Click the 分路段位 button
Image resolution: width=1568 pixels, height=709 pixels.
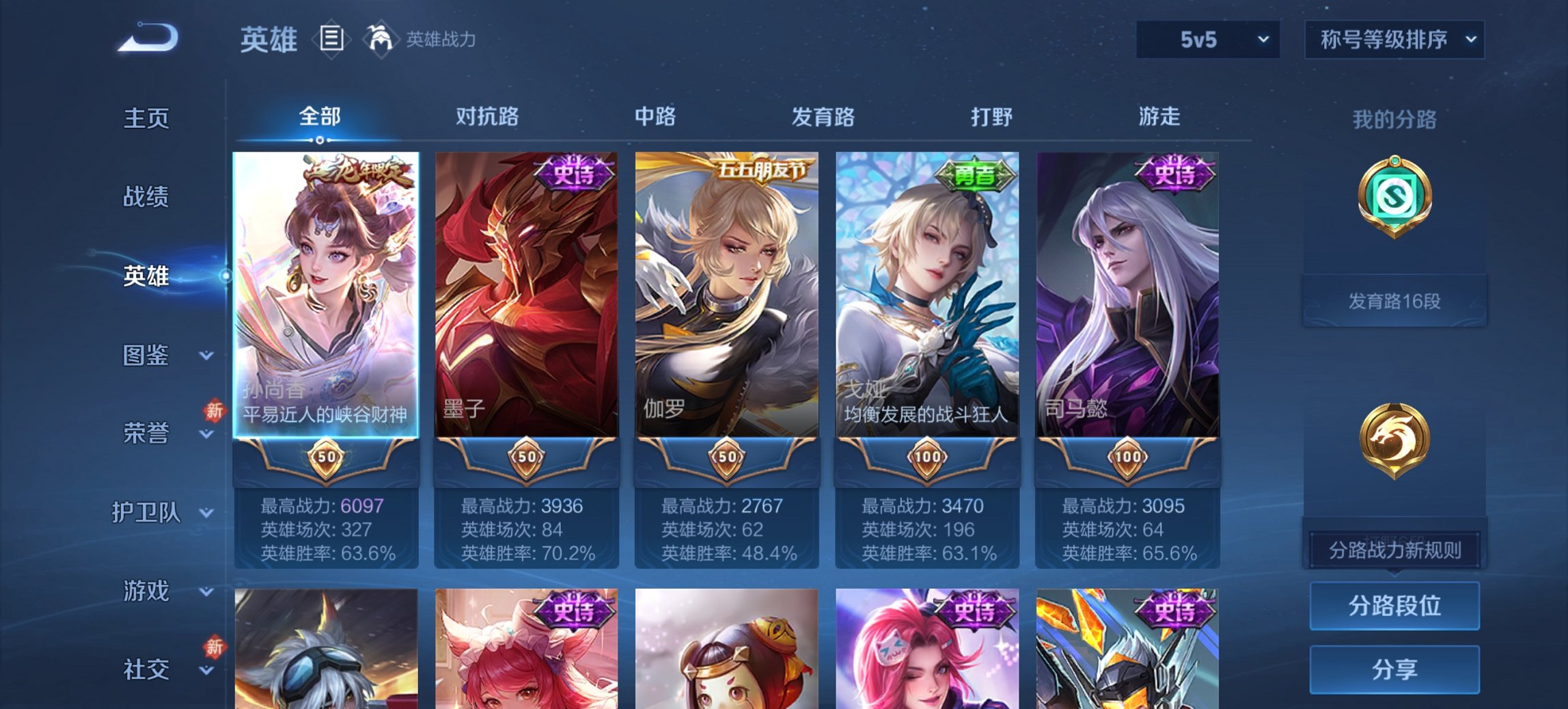[1394, 606]
